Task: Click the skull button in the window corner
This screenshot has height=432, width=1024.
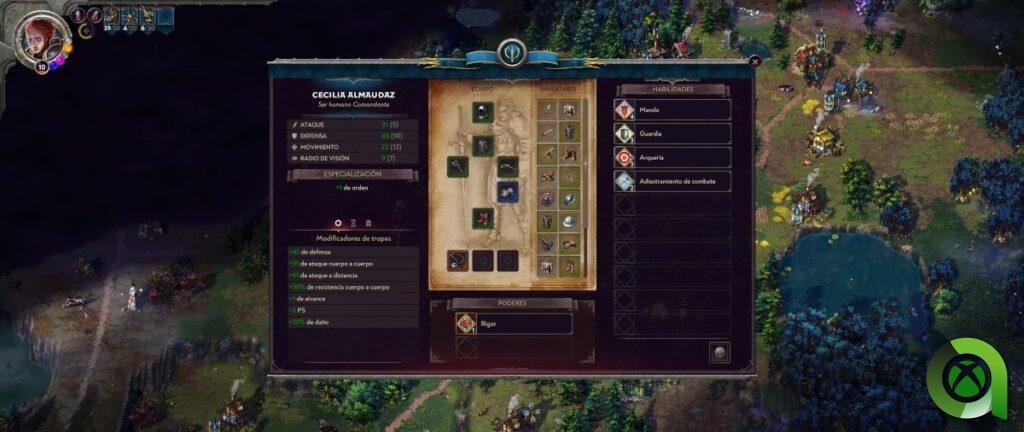Action: [x=718, y=352]
